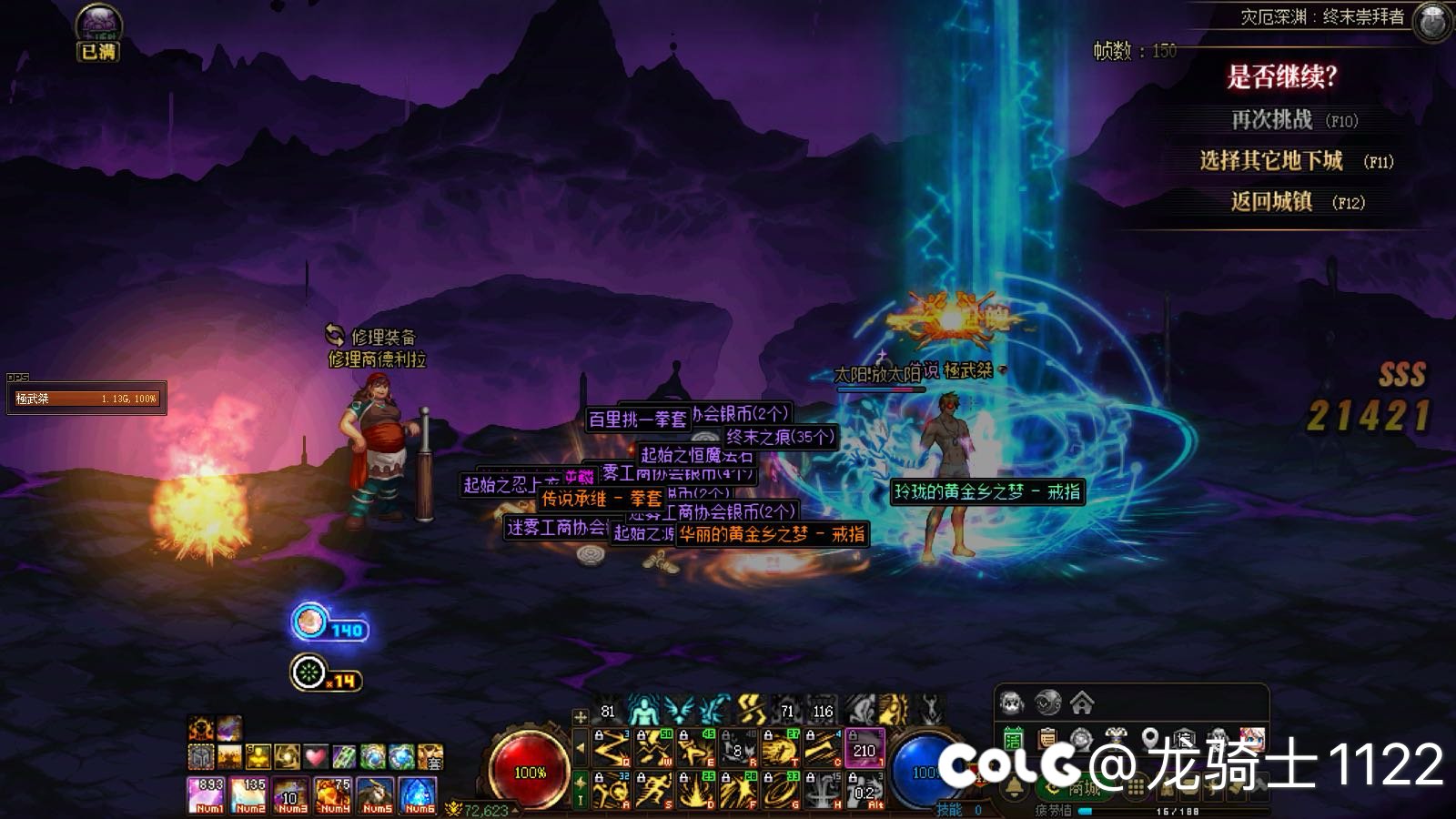The height and width of the screenshot is (819, 1456).
Task: Activate the Num5 beast item slot
Action: [x=376, y=794]
